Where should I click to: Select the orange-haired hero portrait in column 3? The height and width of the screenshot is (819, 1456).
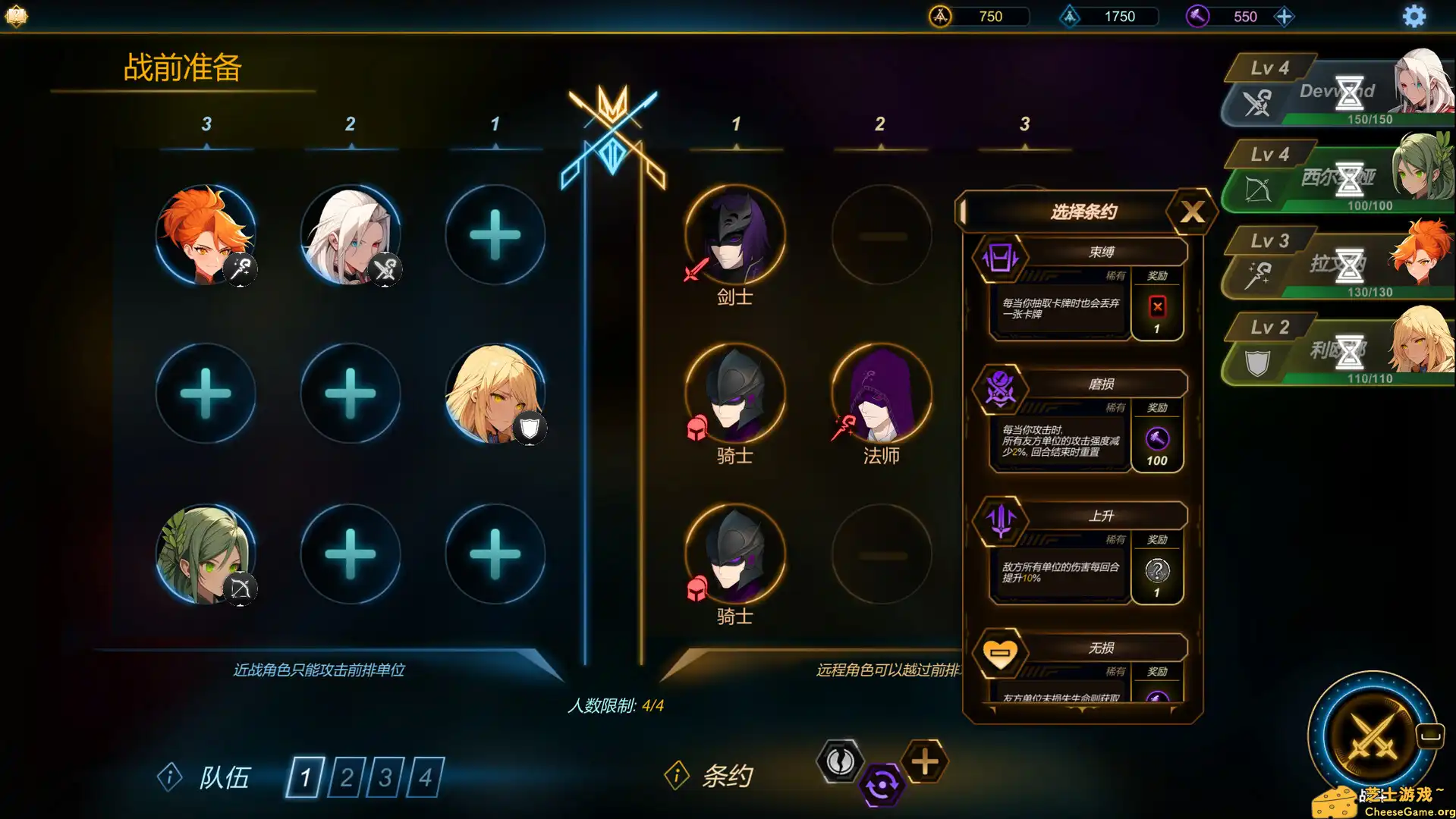click(206, 235)
